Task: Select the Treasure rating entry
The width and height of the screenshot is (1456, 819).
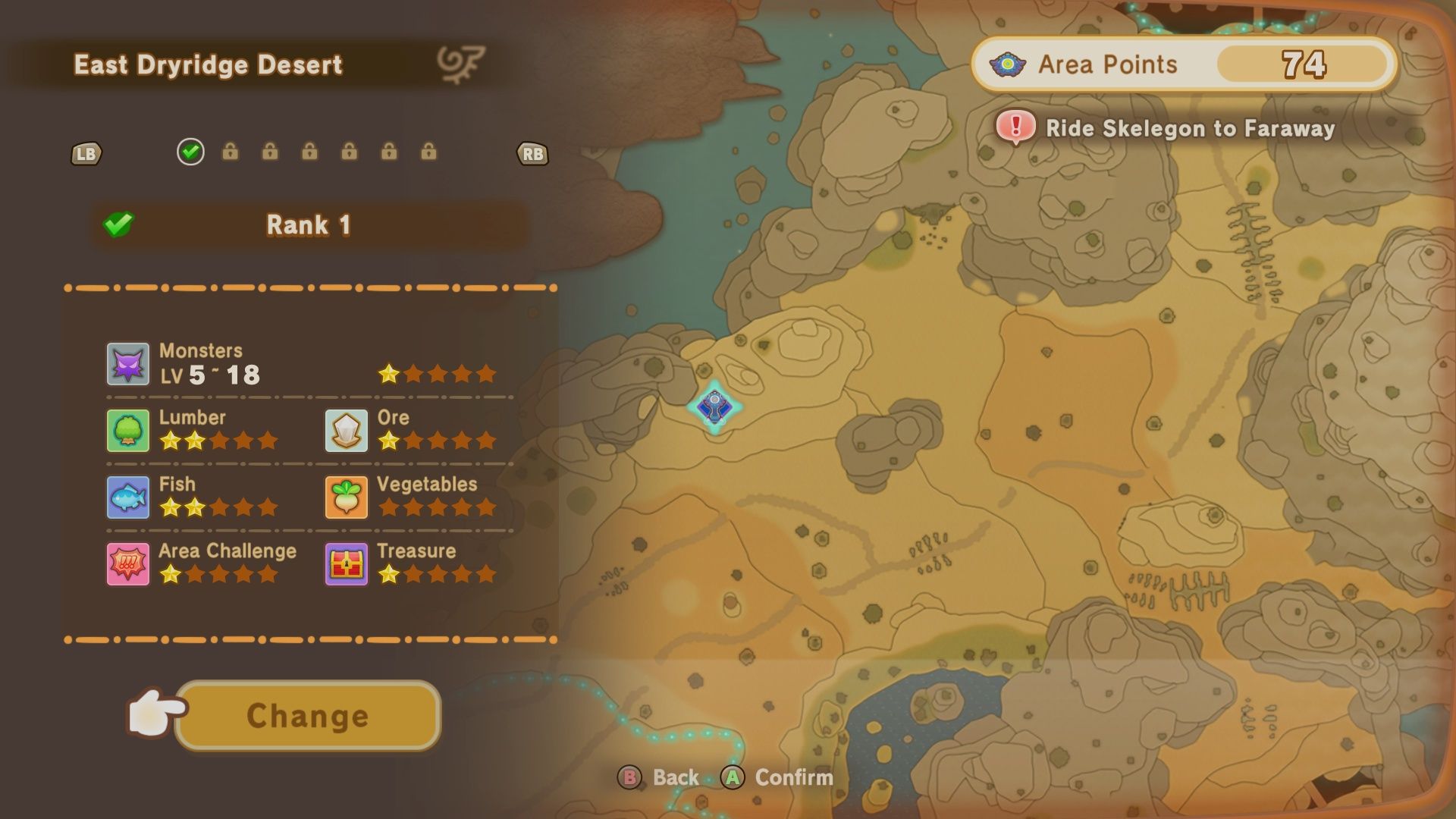Action: tap(412, 563)
